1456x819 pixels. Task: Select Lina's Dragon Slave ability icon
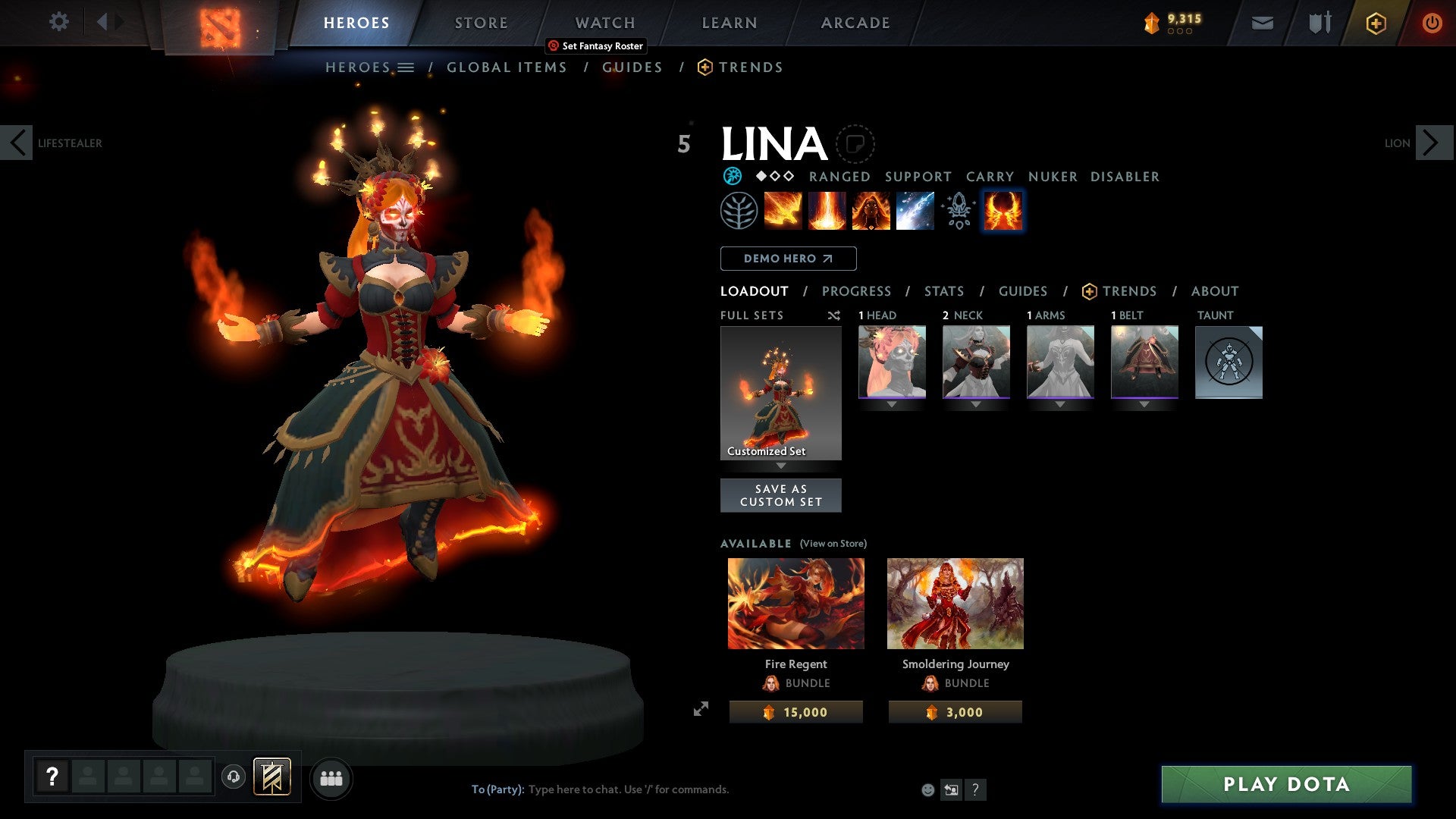tap(781, 211)
